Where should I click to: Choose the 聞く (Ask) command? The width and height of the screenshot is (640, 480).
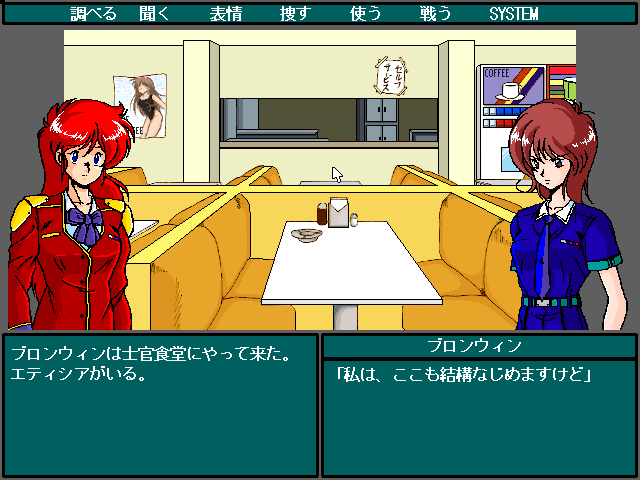(x=155, y=14)
